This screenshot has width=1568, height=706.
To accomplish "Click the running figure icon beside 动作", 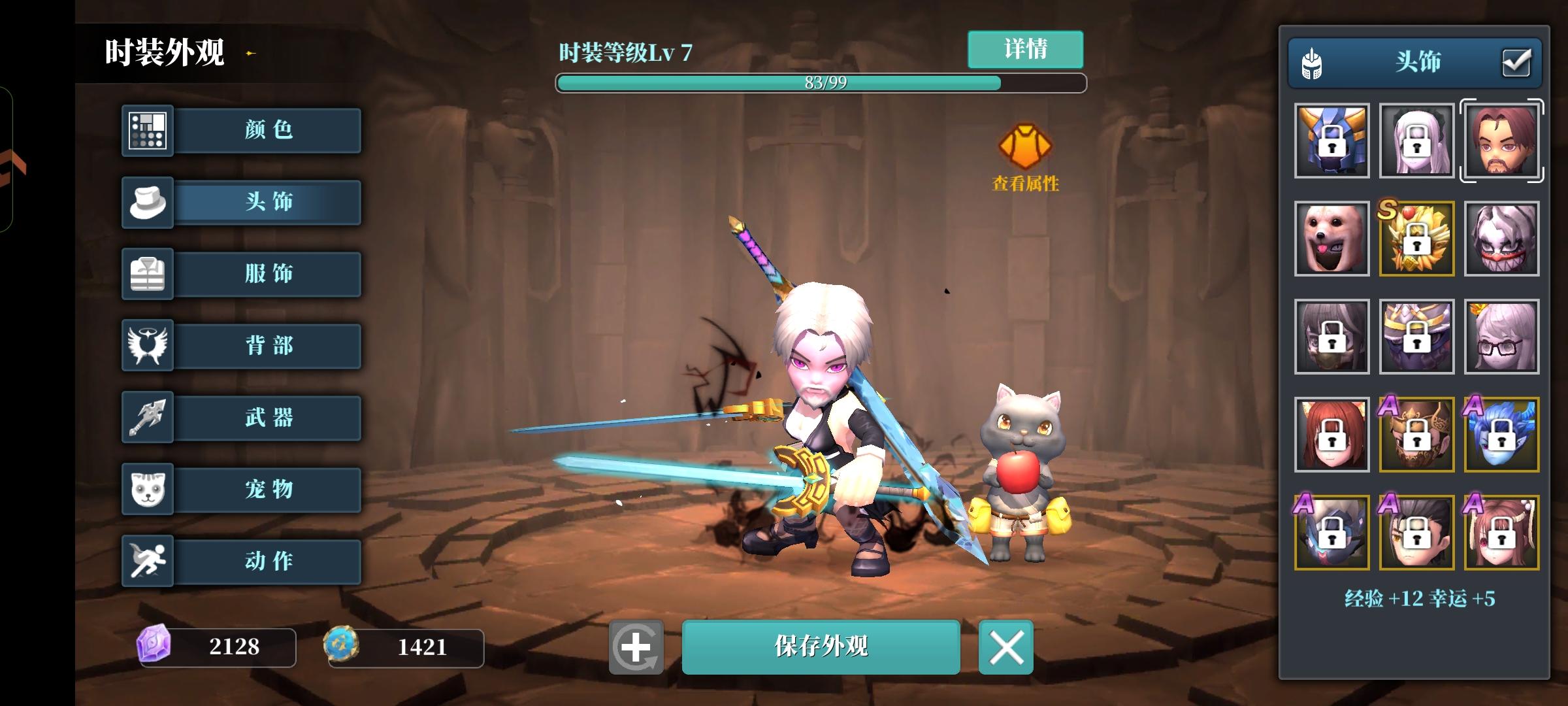I will (148, 561).
